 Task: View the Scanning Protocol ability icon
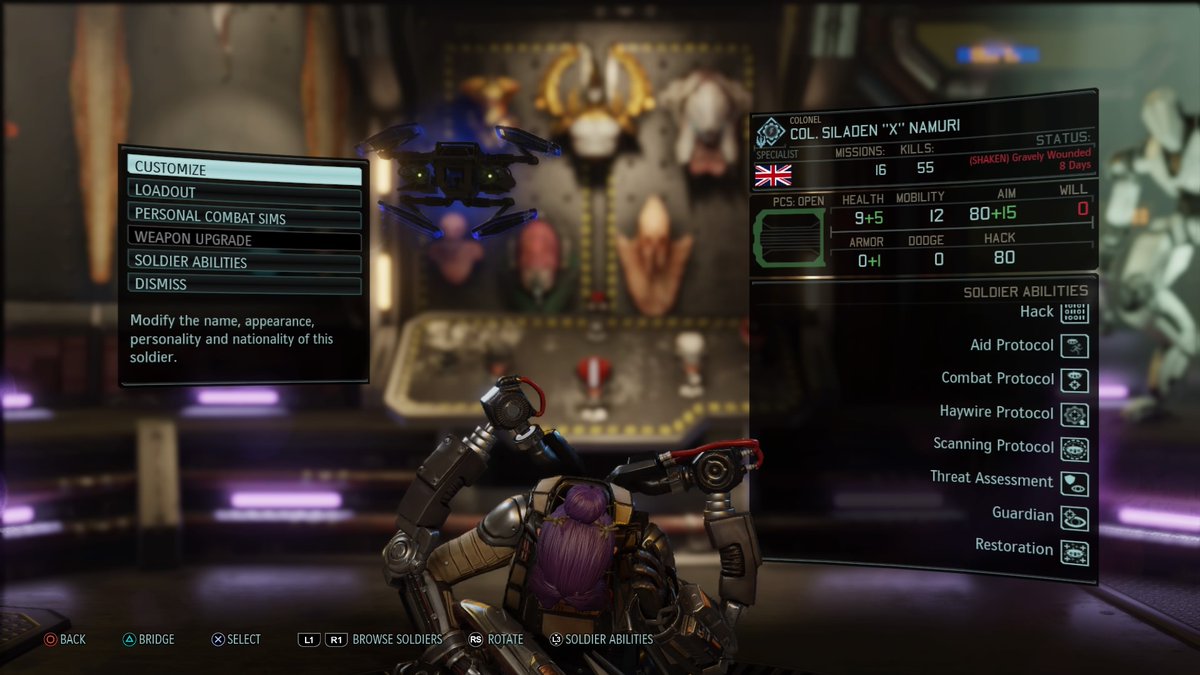click(x=1075, y=448)
